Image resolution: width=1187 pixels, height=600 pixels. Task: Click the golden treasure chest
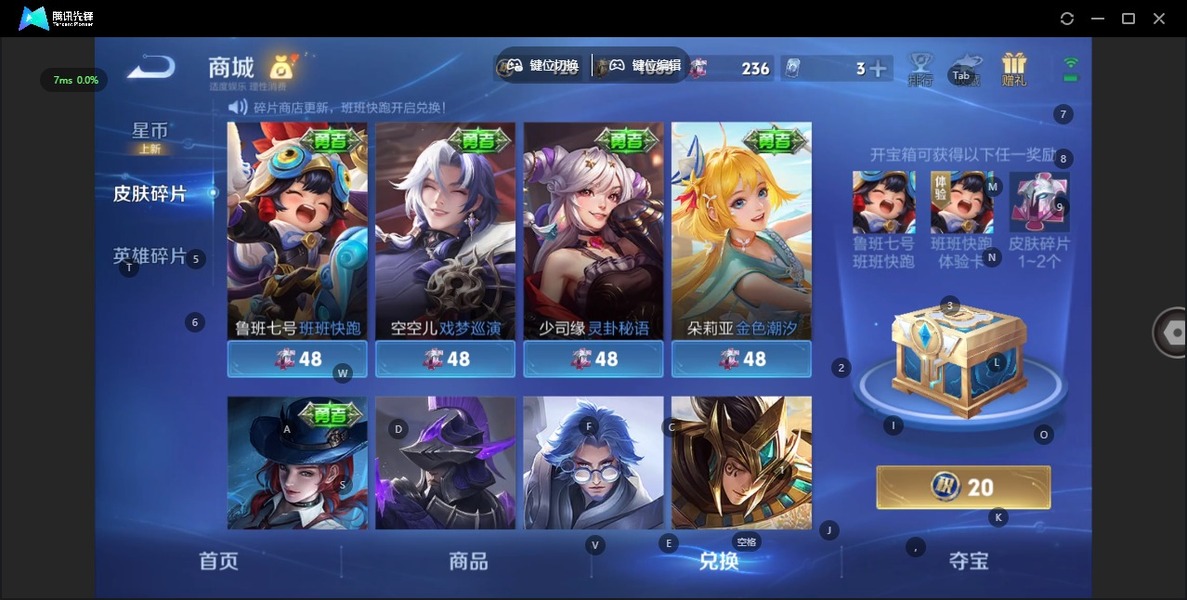point(958,360)
